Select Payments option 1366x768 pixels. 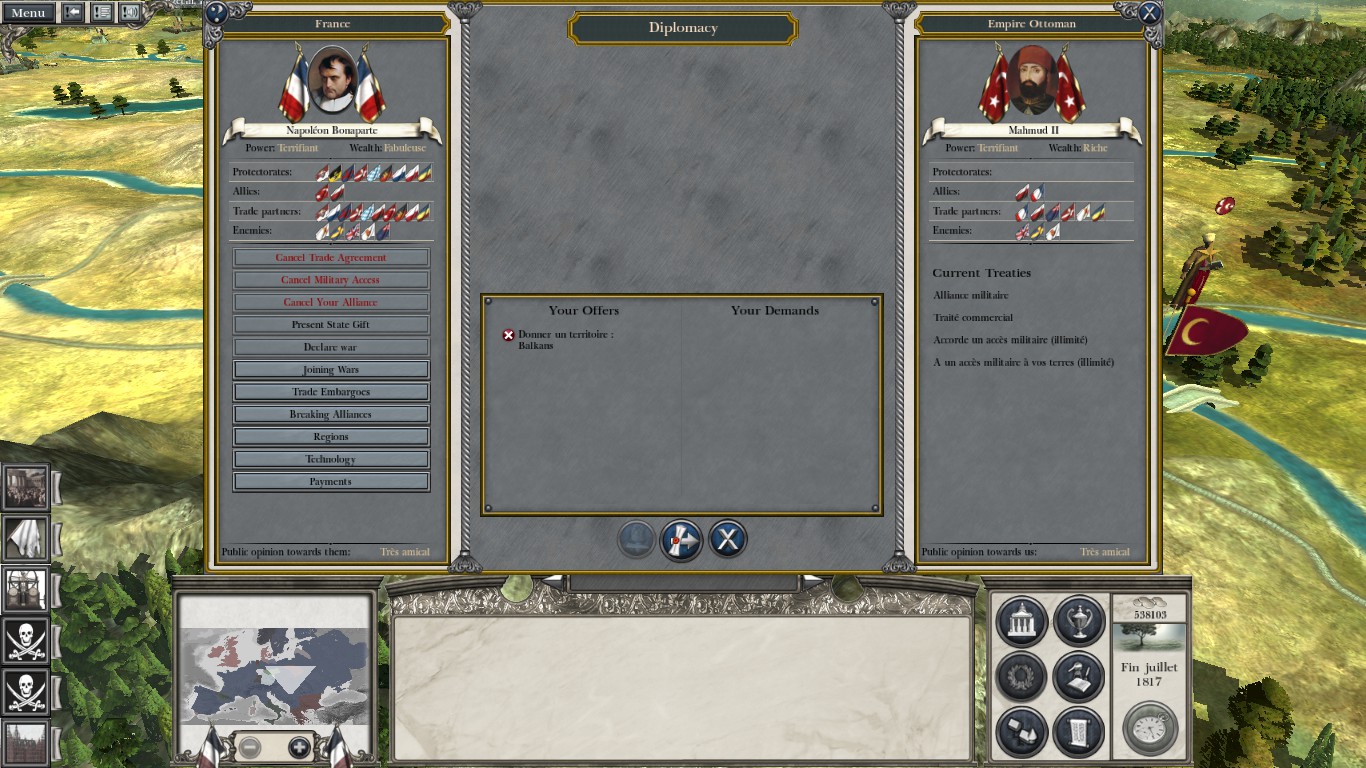tap(331, 482)
